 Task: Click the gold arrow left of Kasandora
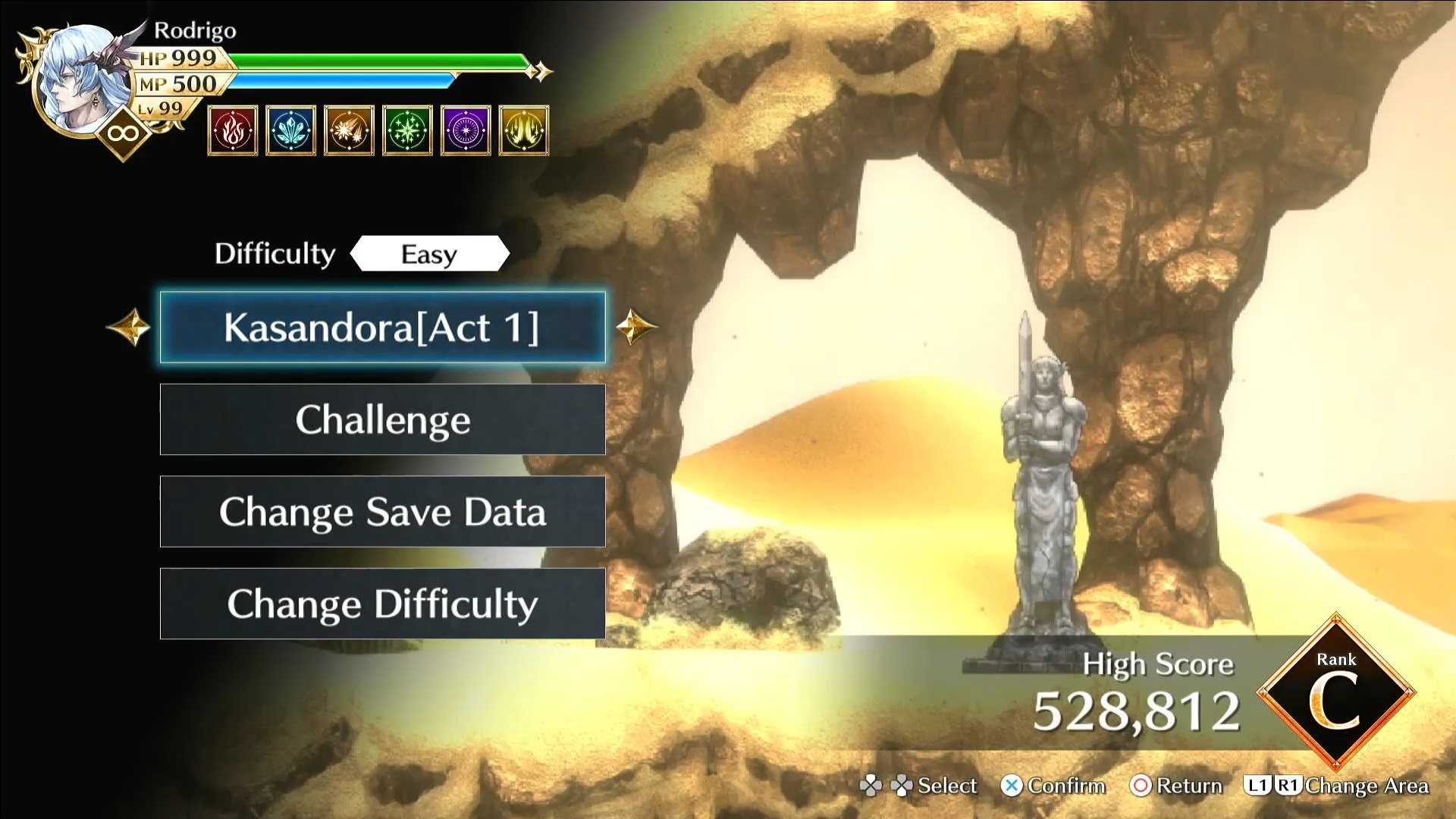point(129,328)
